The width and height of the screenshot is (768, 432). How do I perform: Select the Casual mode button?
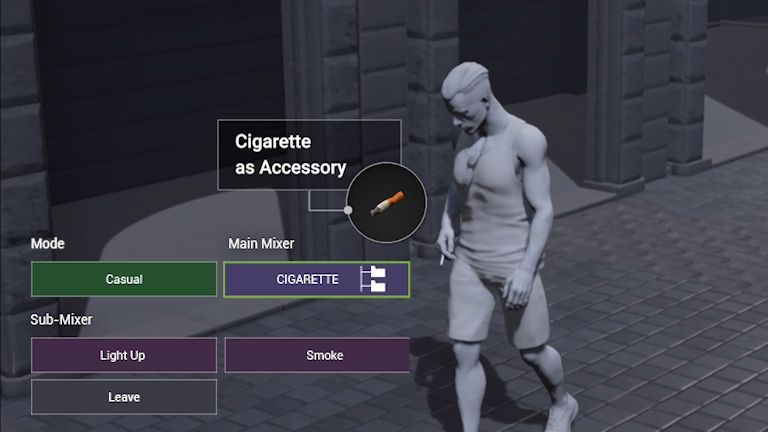point(124,279)
